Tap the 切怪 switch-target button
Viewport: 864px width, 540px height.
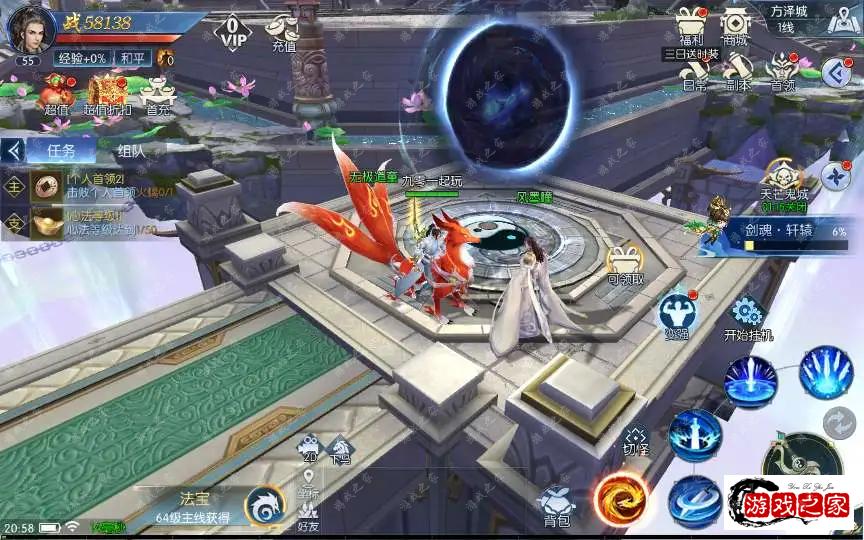(x=636, y=441)
